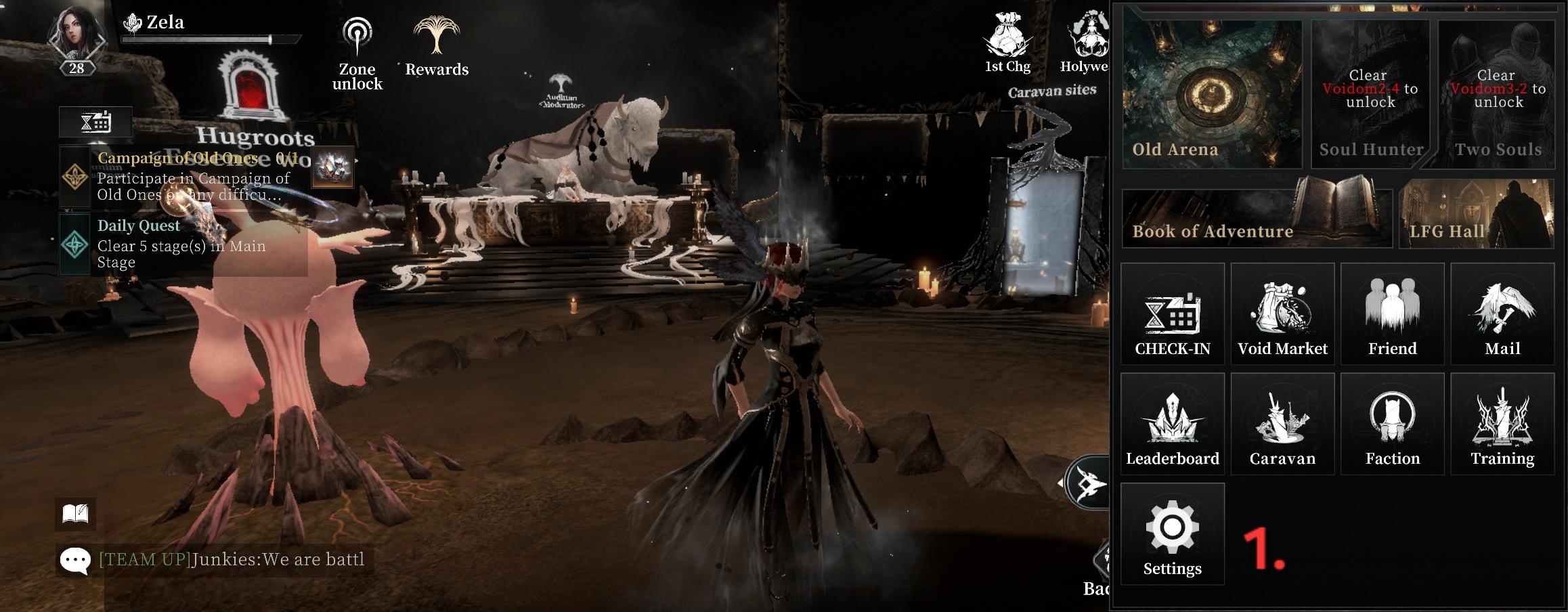This screenshot has width=1568, height=612.
Task: Open the Settings menu
Action: tap(1172, 534)
